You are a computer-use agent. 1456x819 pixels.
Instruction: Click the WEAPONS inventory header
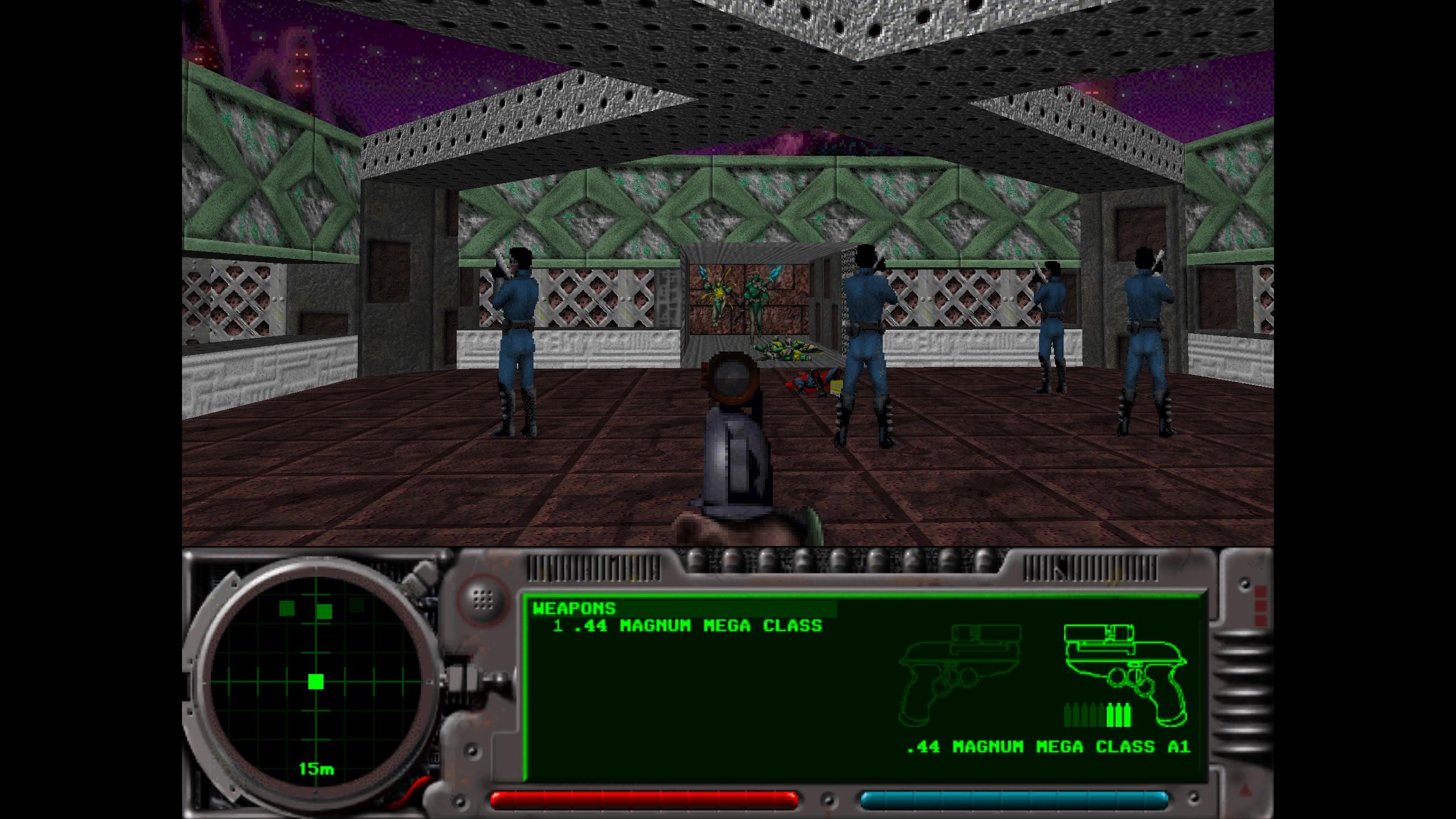(574, 609)
